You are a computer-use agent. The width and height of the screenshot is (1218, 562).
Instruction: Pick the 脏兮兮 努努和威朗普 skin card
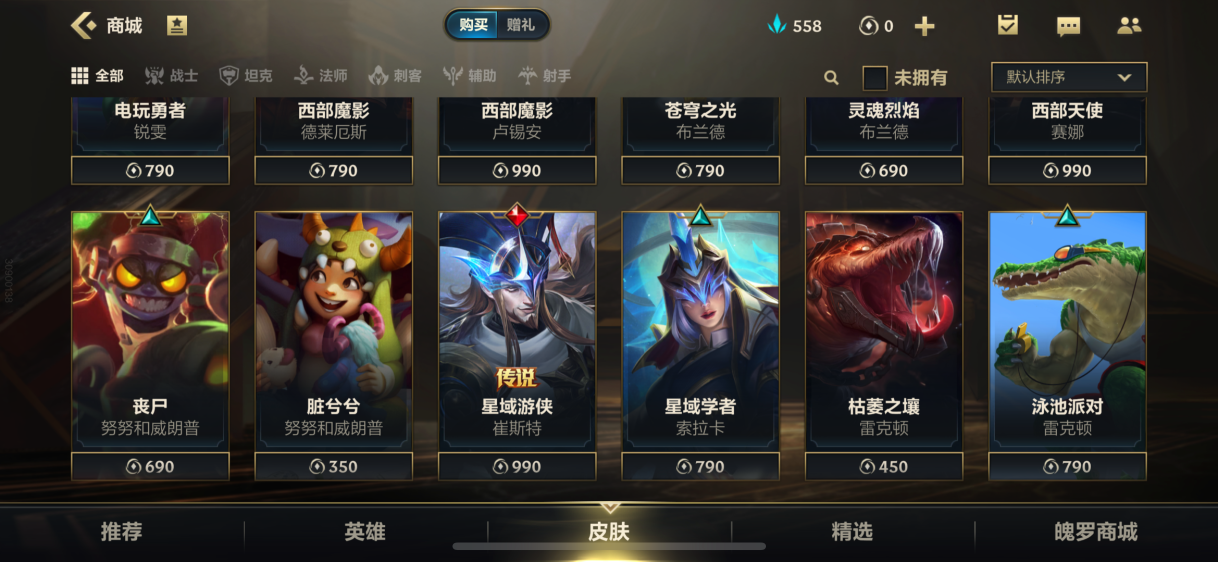333,330
